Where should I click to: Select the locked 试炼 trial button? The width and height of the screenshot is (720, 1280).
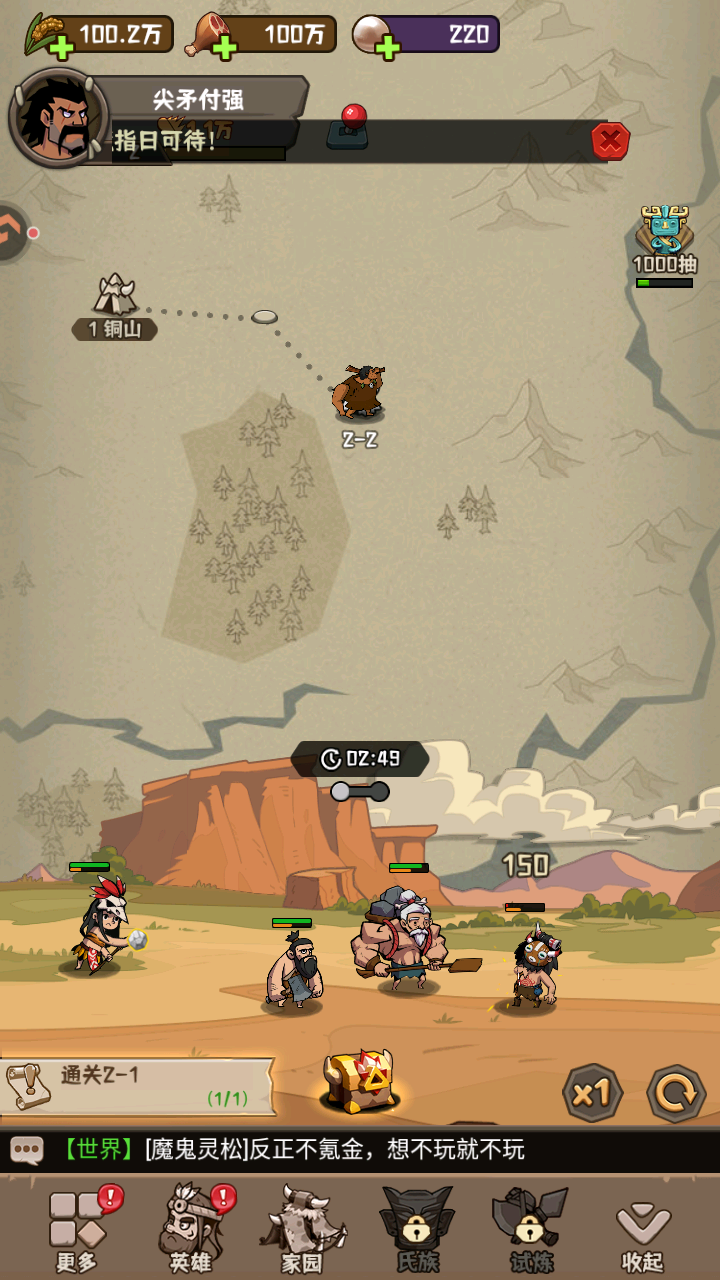(x=530, y=1230)
